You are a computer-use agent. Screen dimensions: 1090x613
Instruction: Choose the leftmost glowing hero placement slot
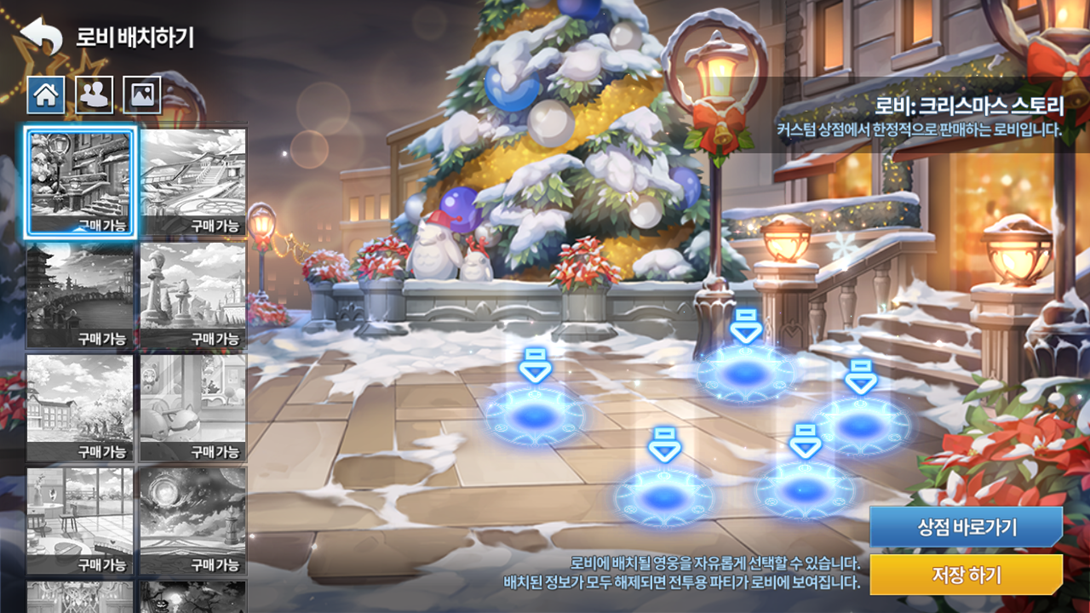click(x=535, y=416)
